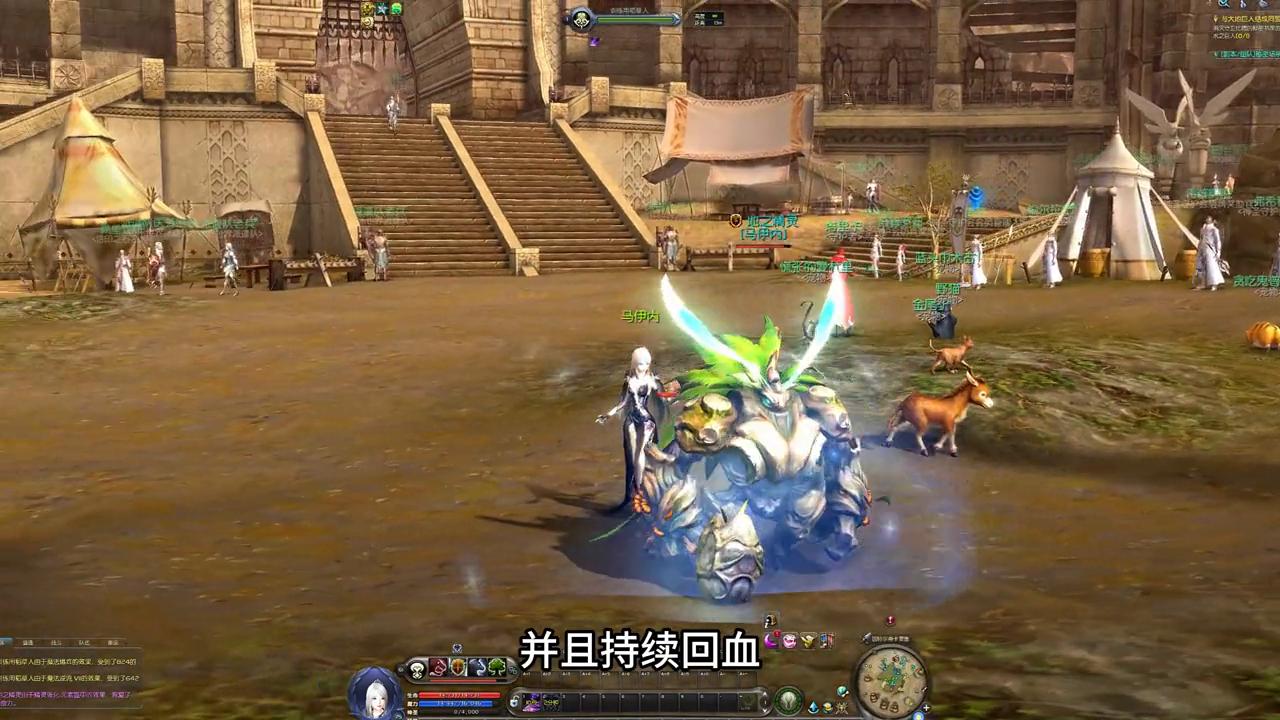
Task: Switch to the 队伍 party chat tab
Action: point(84,642)
